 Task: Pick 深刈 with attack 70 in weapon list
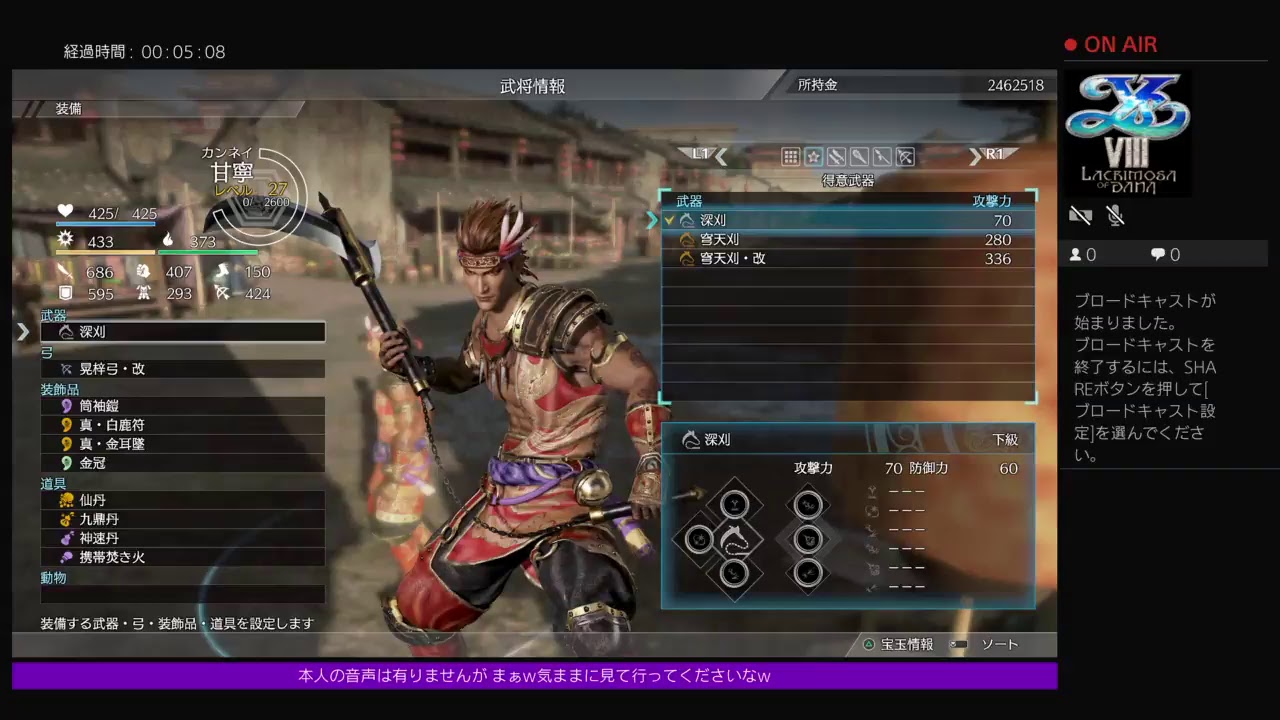click(x=848, y=221)
